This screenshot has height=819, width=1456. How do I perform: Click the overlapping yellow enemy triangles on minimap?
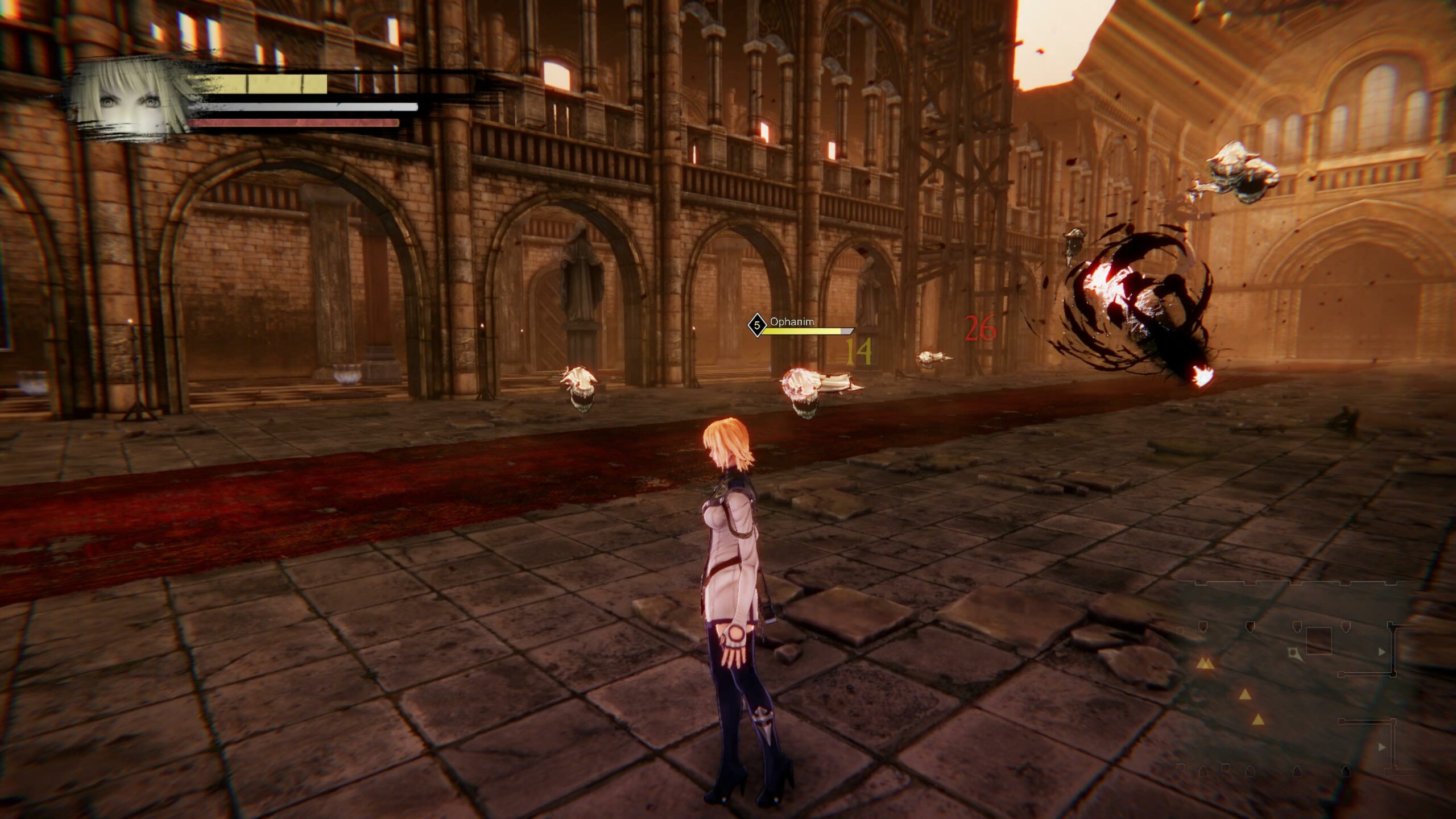1204,663
